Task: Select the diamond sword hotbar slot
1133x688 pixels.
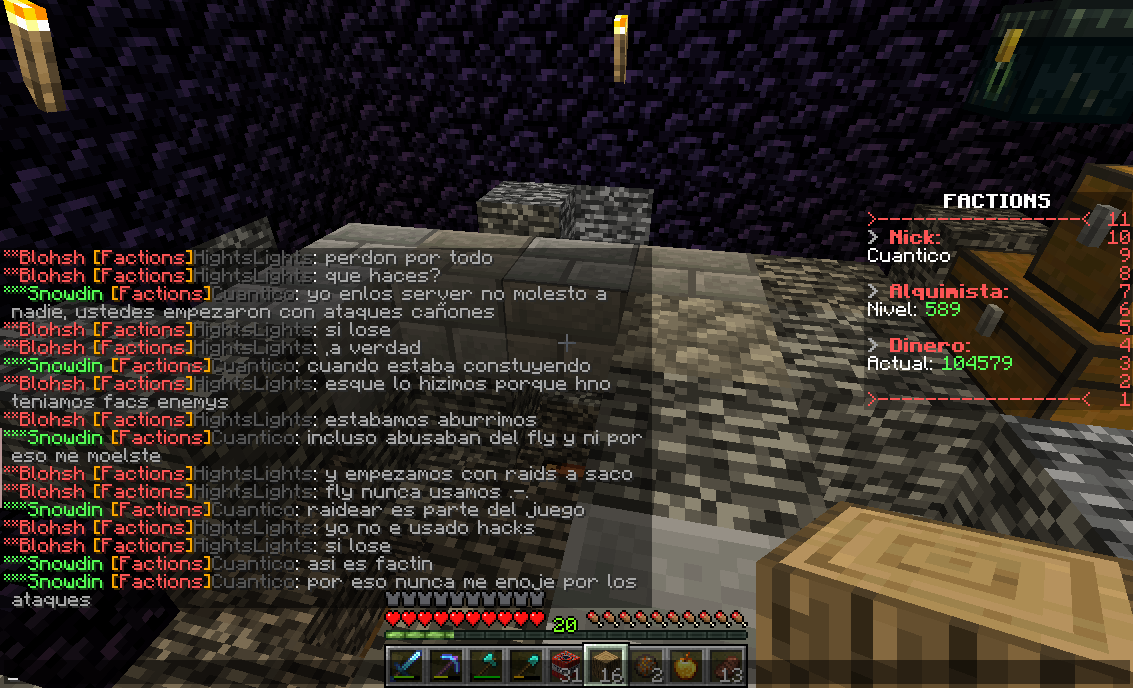Action: 406,665
